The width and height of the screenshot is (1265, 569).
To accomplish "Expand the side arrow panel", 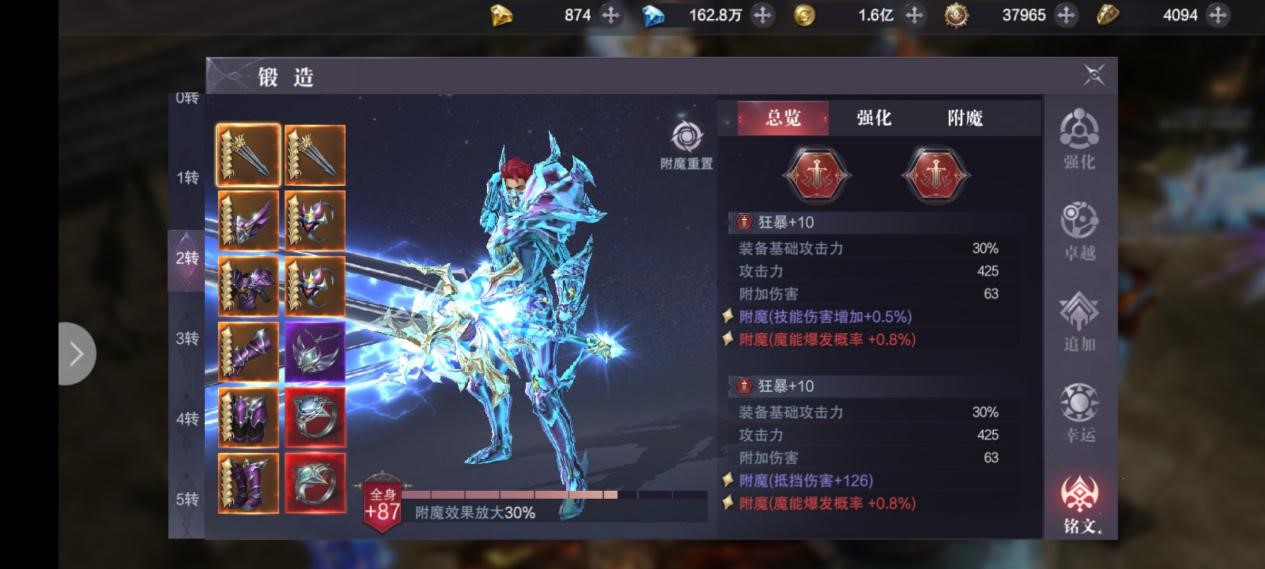I will 76,353.
